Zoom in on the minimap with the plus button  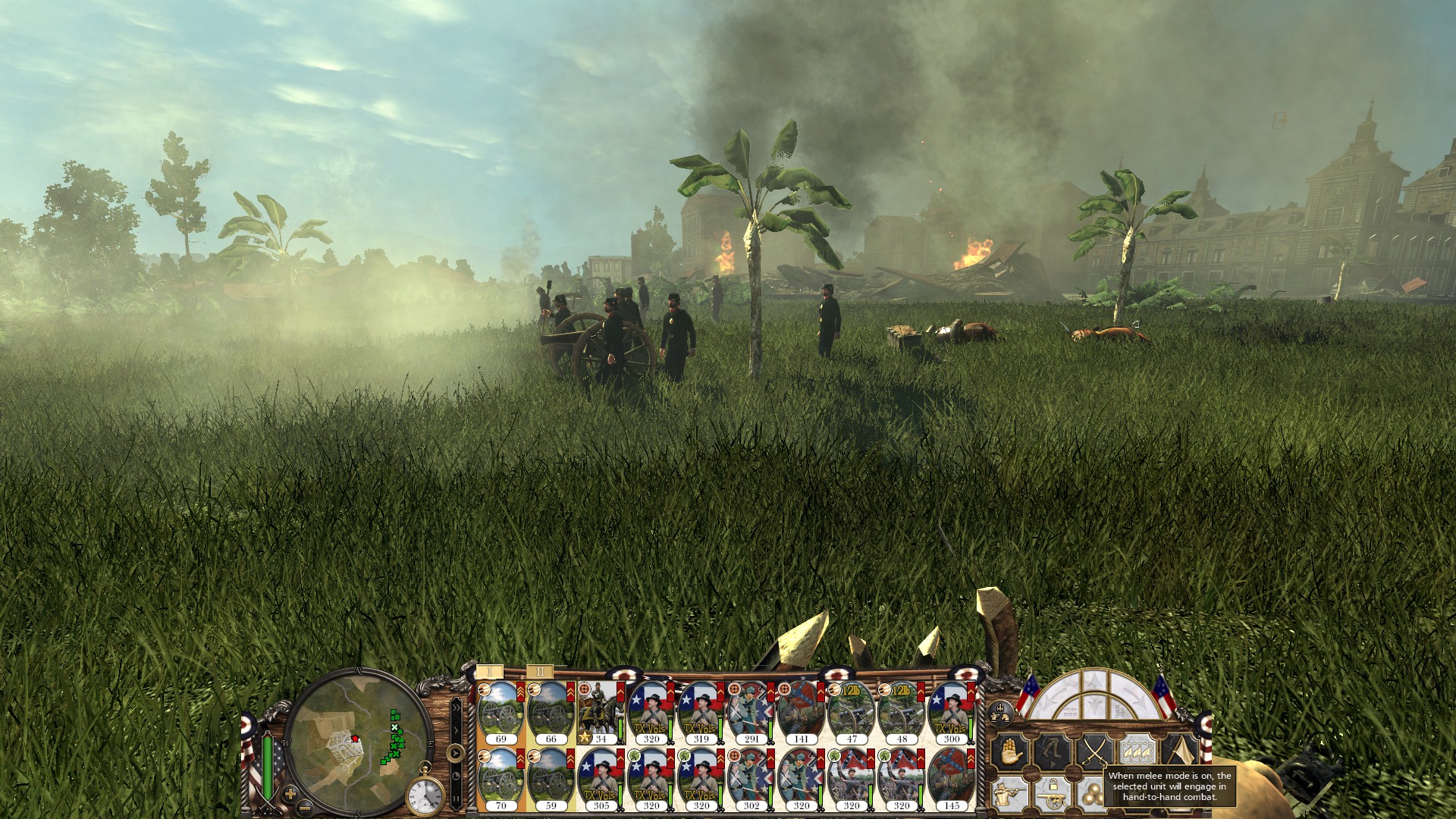tap(289, 793)
